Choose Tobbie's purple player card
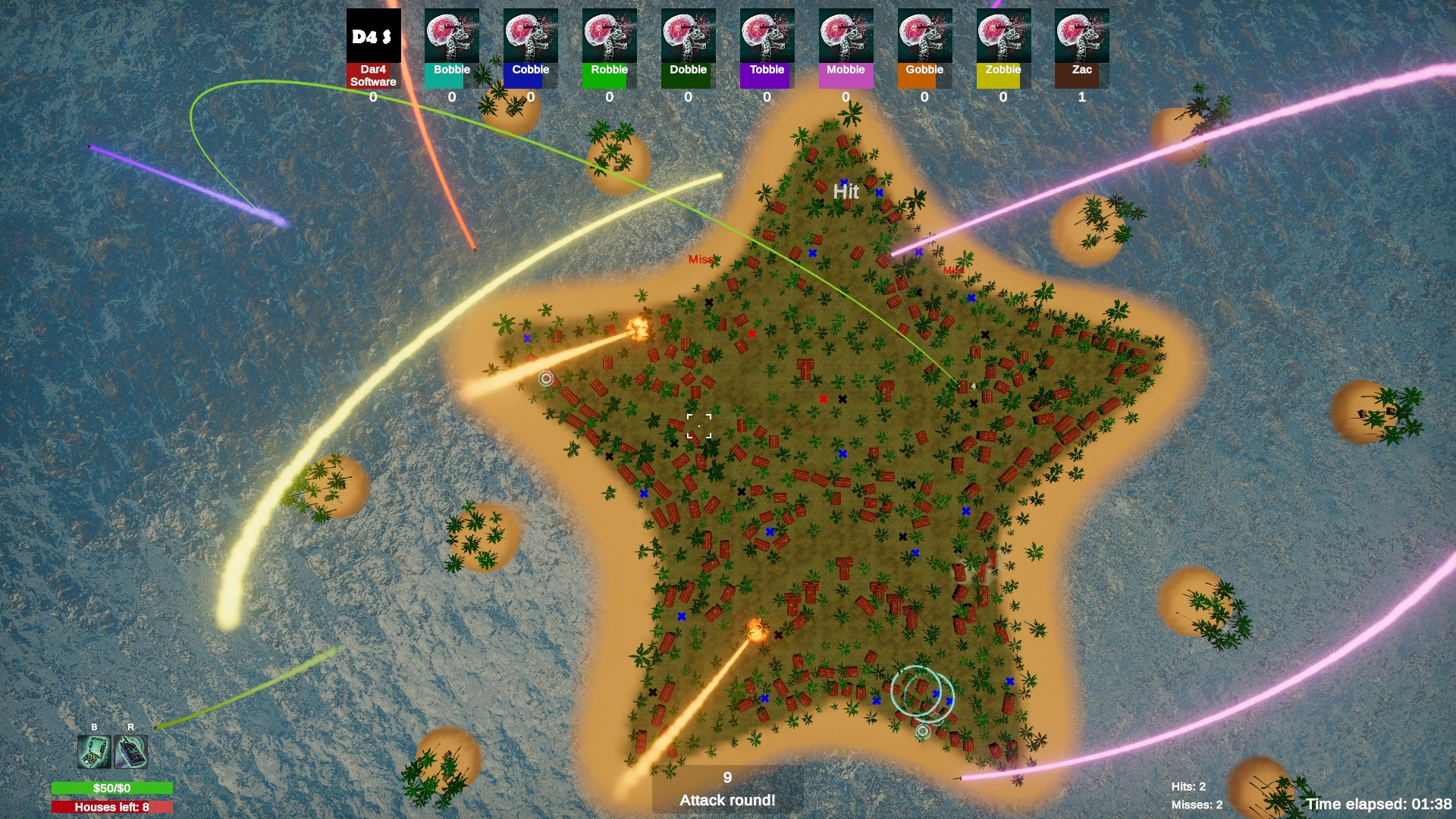 click(767, 48)
